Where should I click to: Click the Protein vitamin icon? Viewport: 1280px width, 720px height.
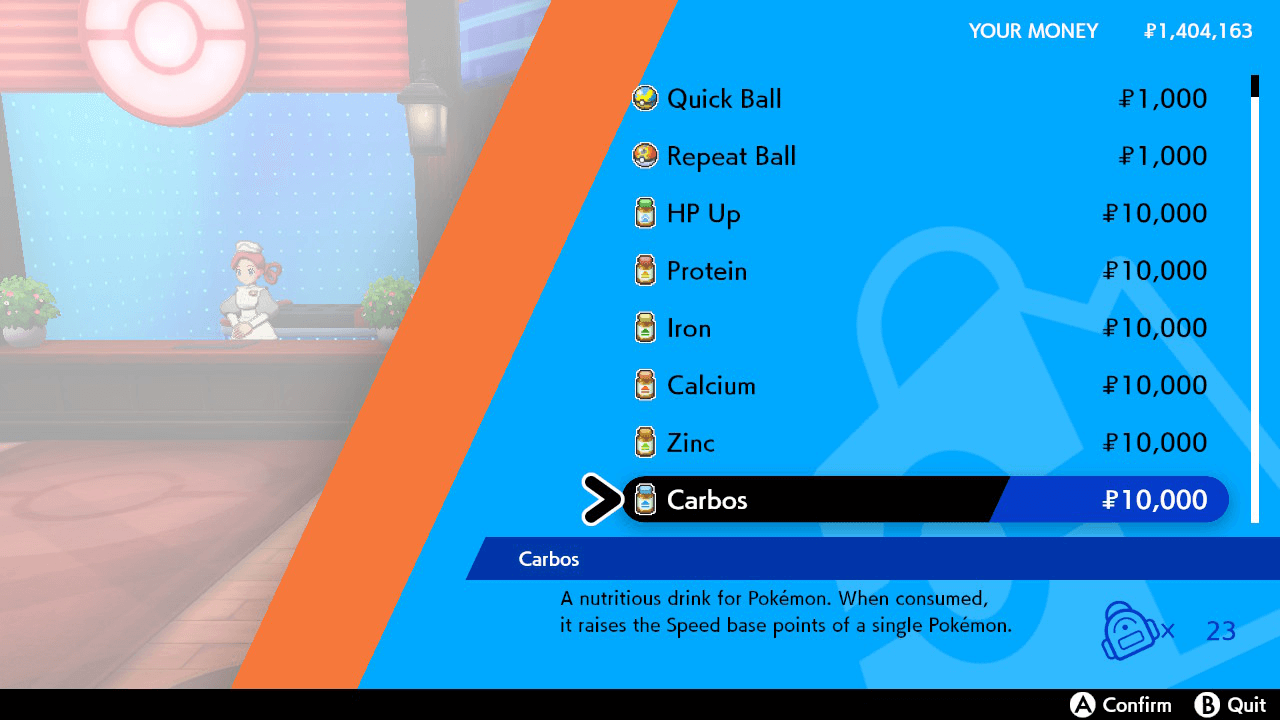(x=645, y=271)
